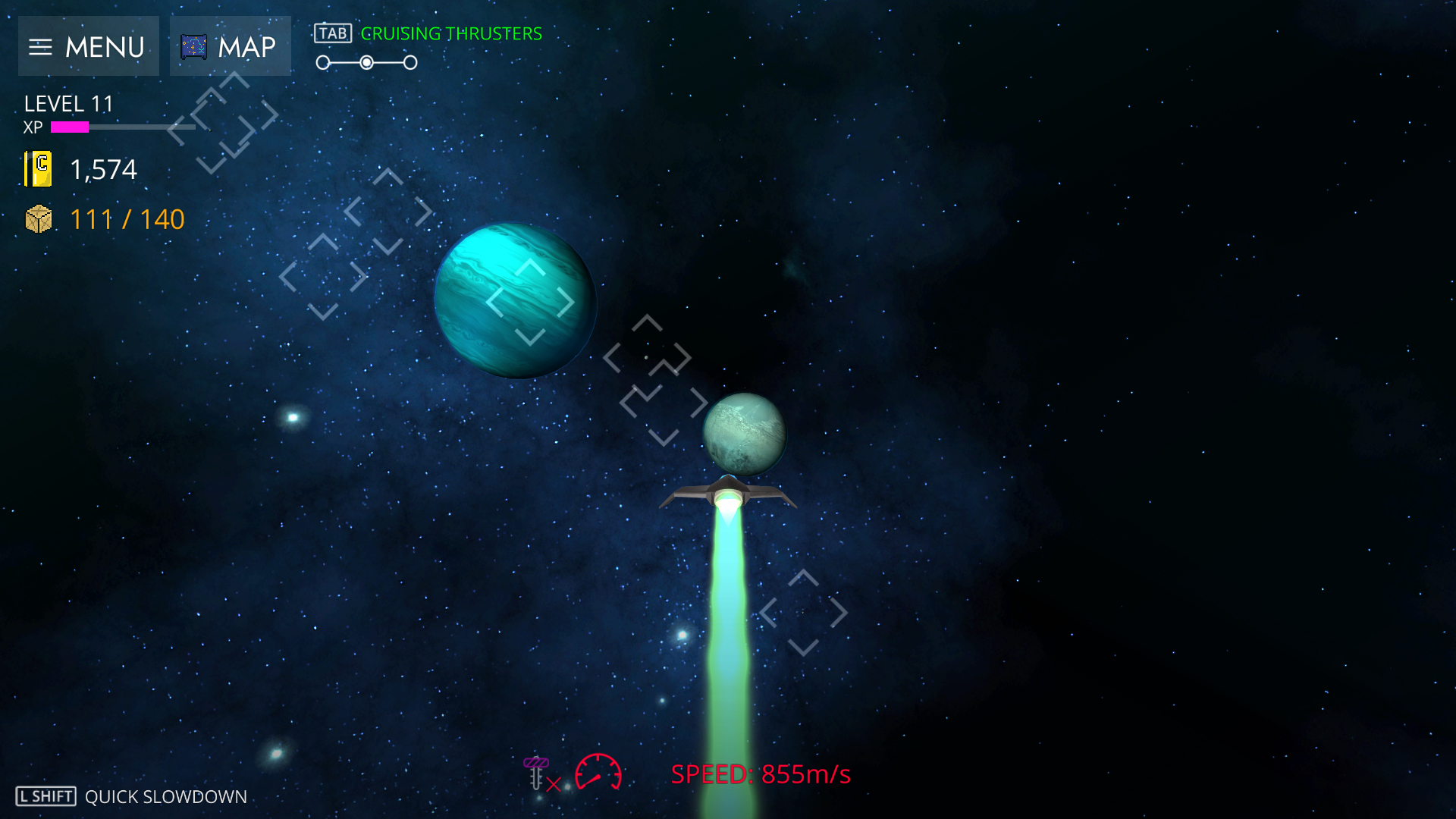Click the player spaceship
1456x819 pixels.
(x=729, y=493)
